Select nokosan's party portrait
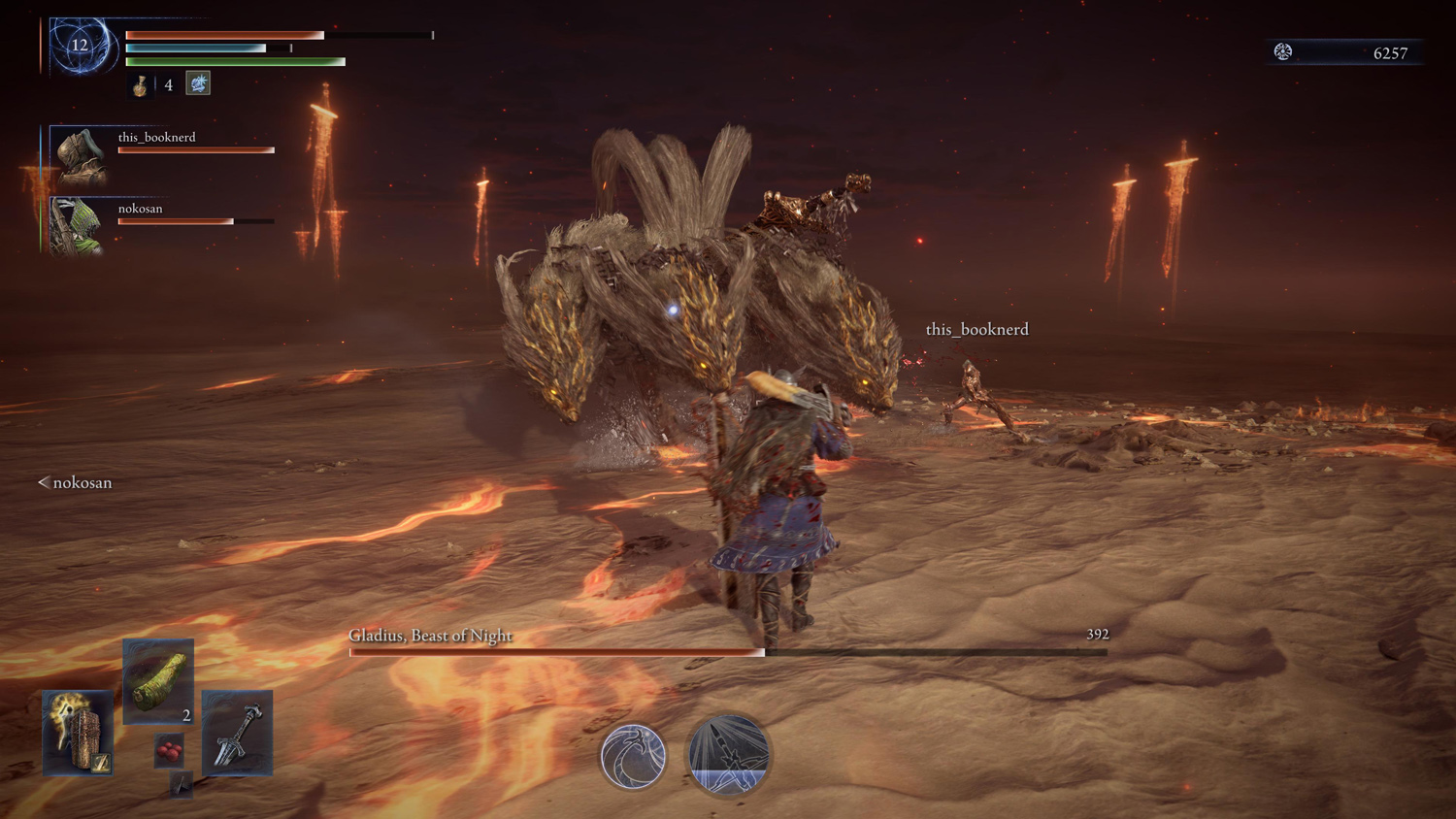The width and height of the screenshot is (1456, 819). [x=77, y=226]
